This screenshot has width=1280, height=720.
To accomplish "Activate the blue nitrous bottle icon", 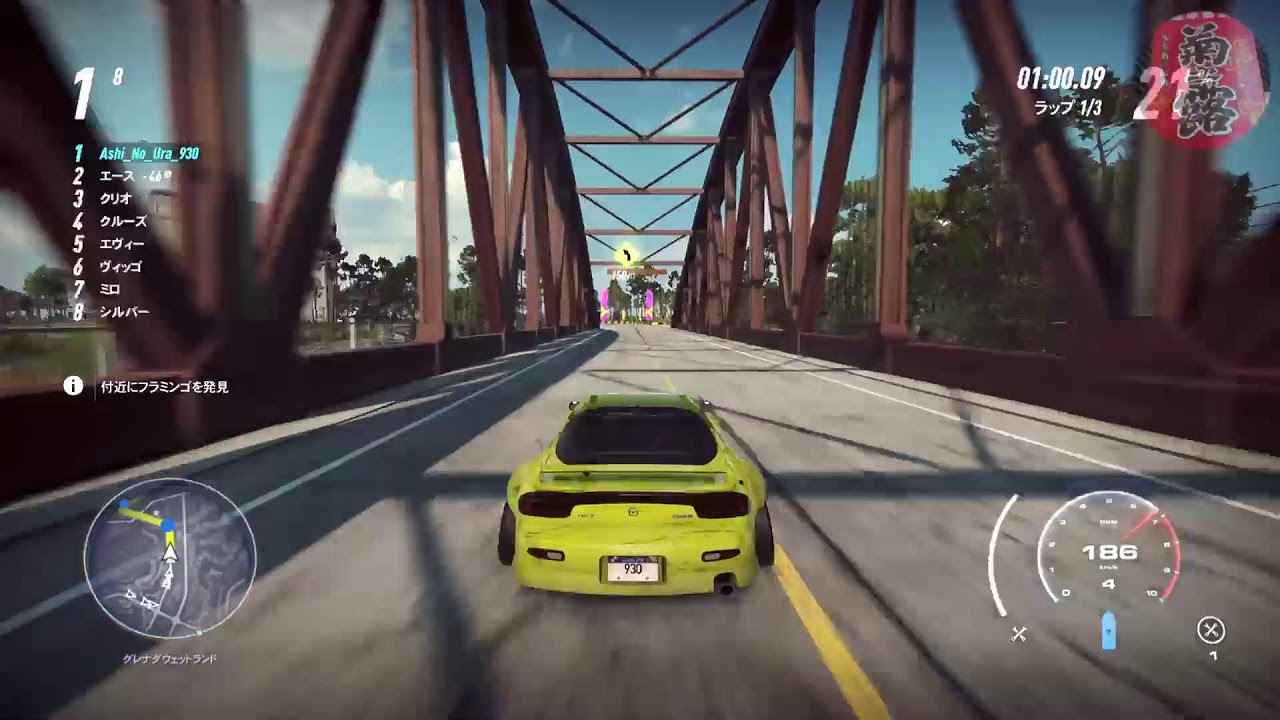I will (x=1108, y=631).
